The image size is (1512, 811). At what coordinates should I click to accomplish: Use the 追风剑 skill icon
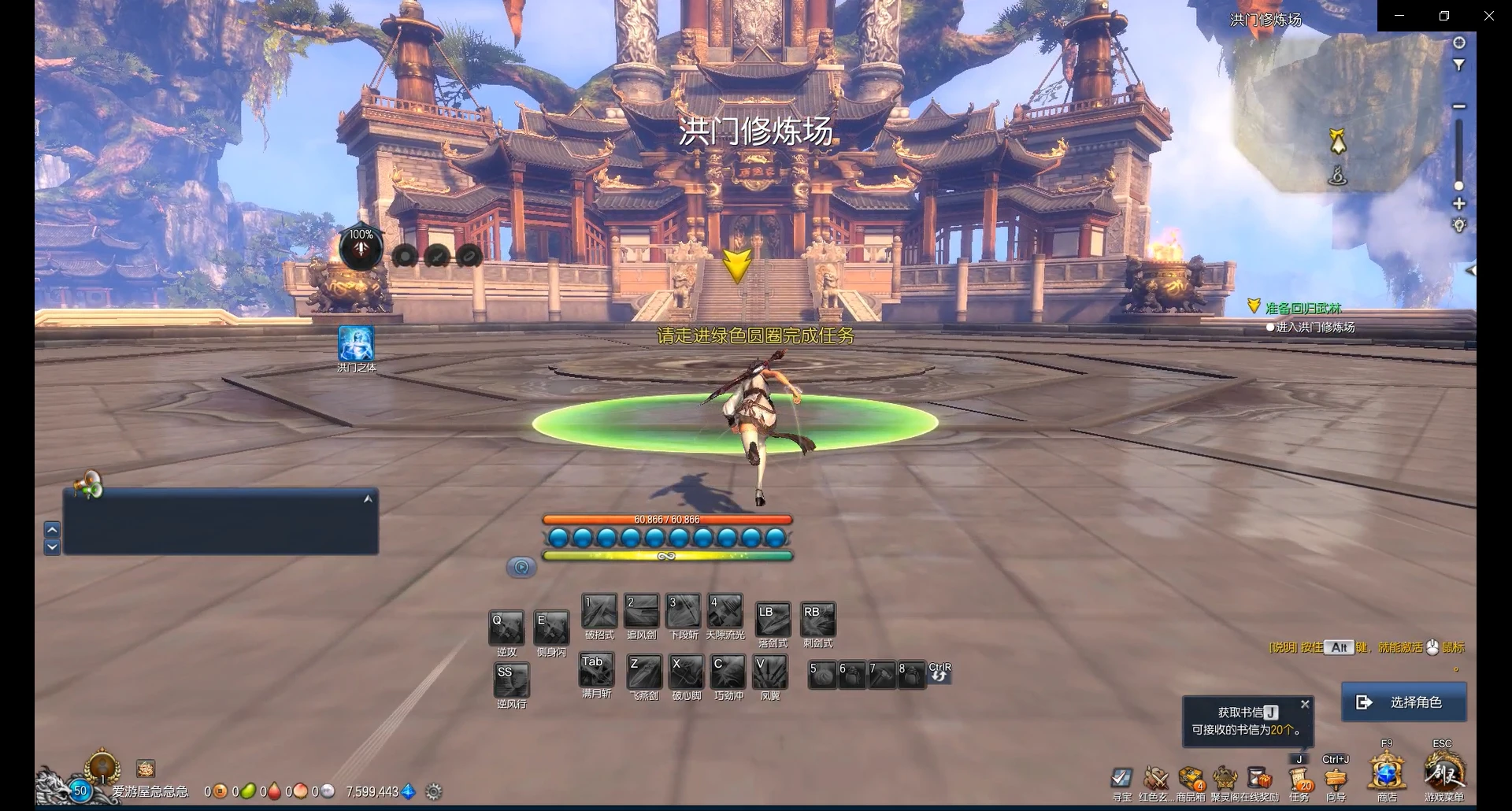[642, 611]
